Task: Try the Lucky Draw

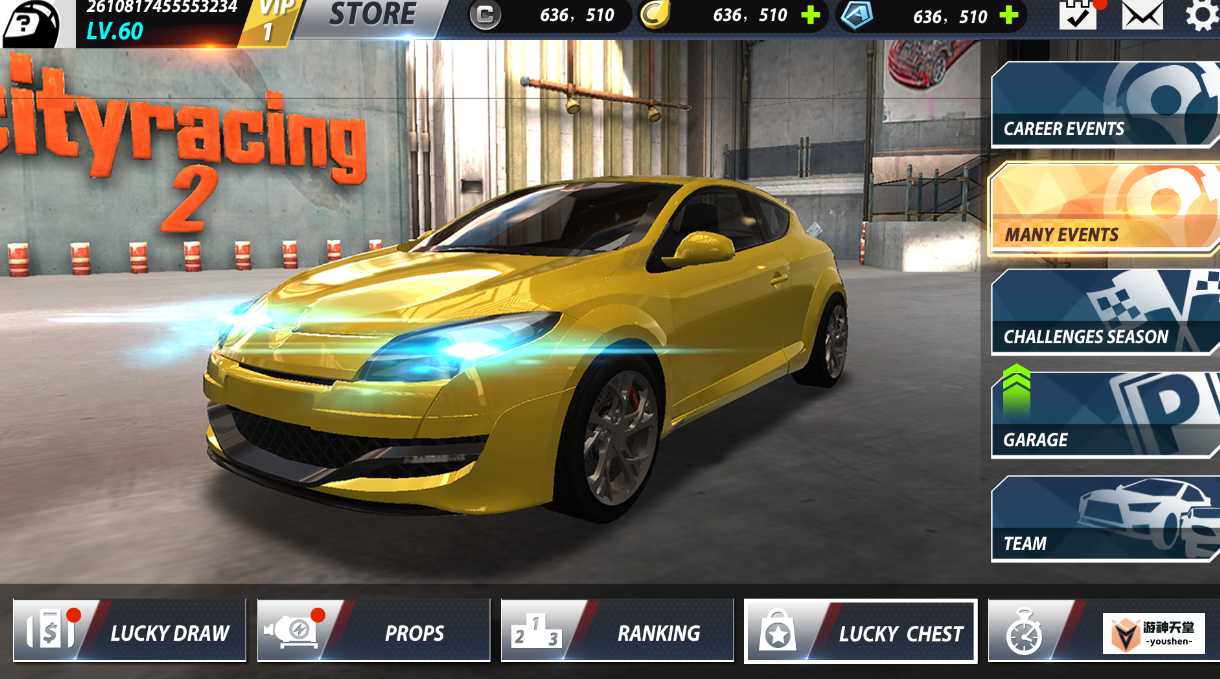Action: click(x=130, y=631)
